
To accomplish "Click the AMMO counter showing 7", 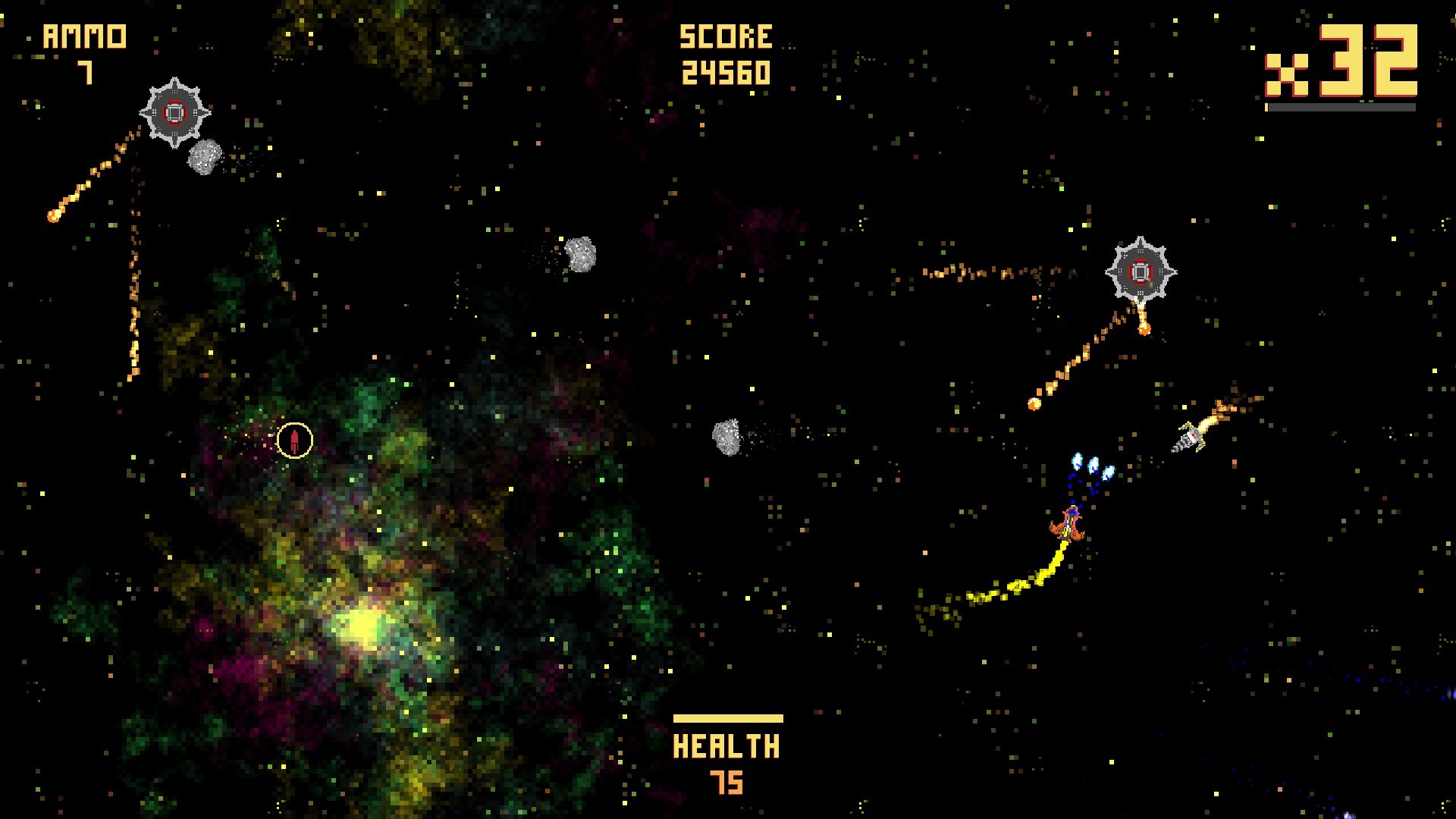I will coord(83,49).
